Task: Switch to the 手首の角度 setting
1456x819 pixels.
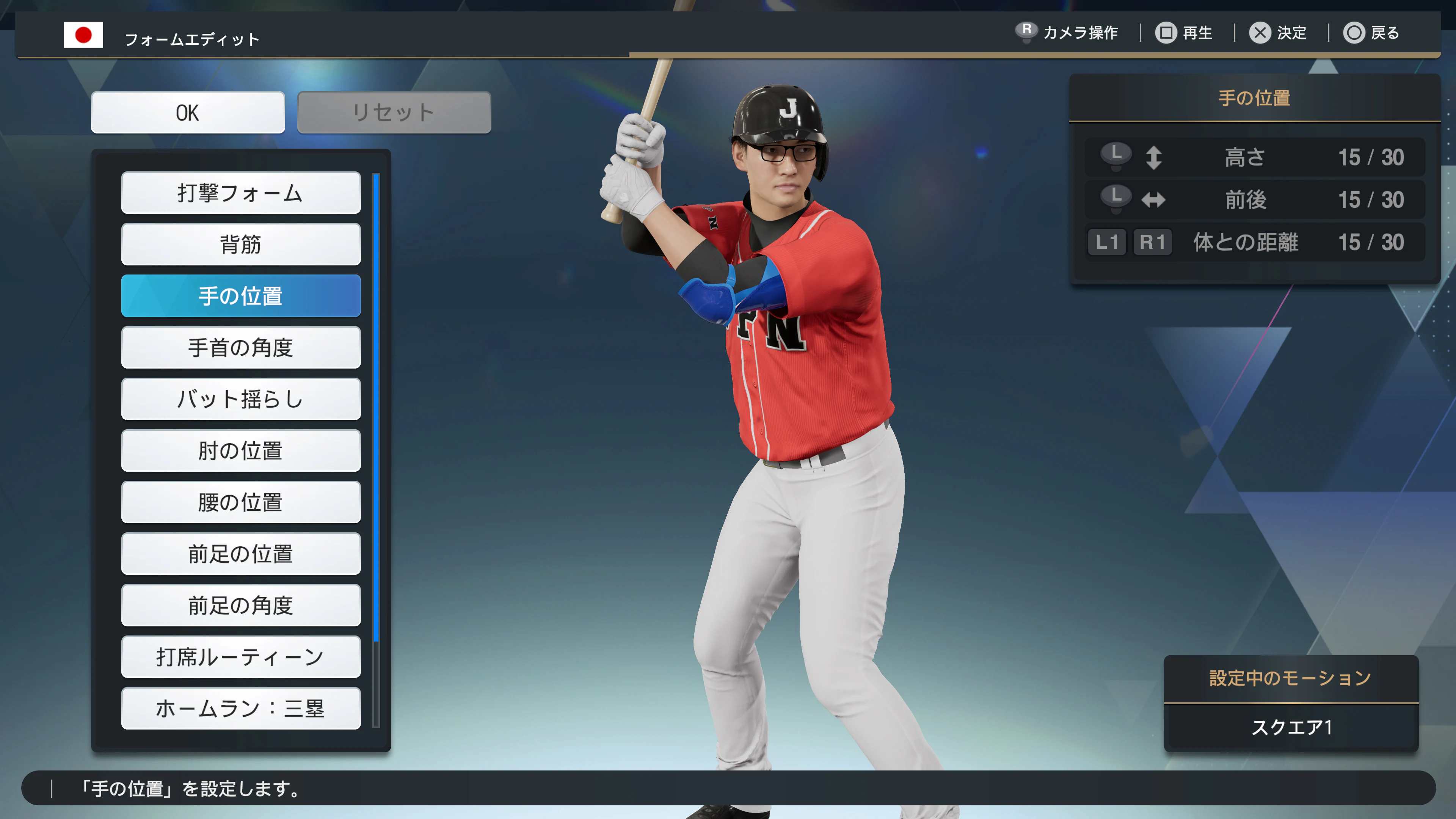Action: 241,348
